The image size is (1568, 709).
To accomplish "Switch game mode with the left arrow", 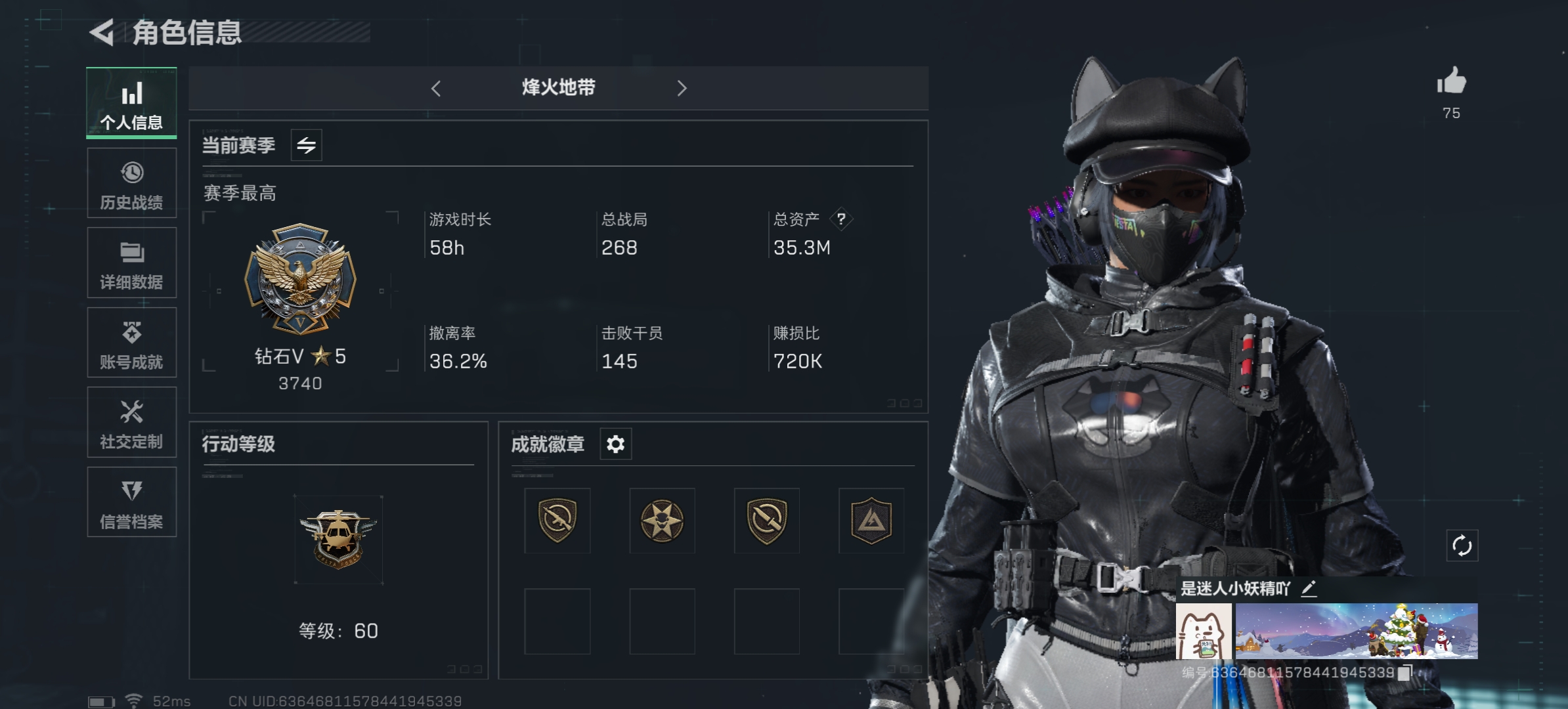I will tap(436, 88).
